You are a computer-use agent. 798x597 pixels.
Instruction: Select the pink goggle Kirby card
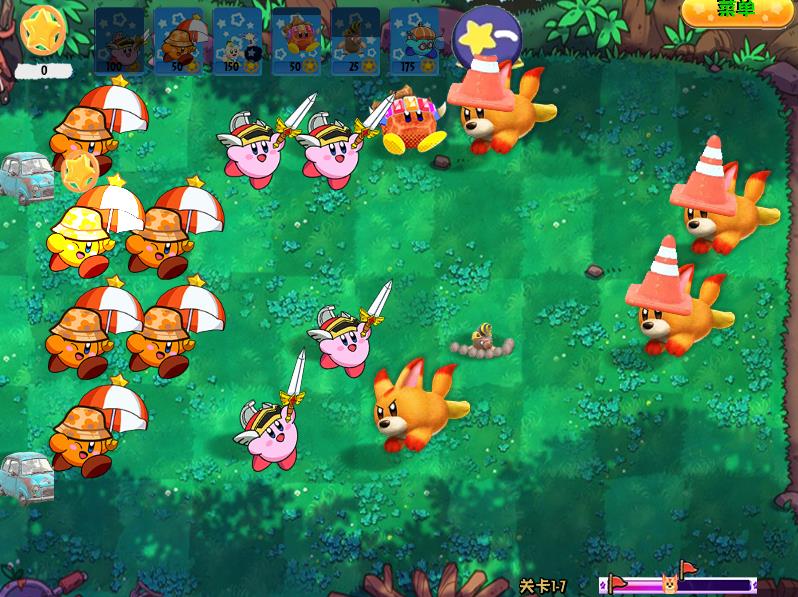tap(296, 42)
